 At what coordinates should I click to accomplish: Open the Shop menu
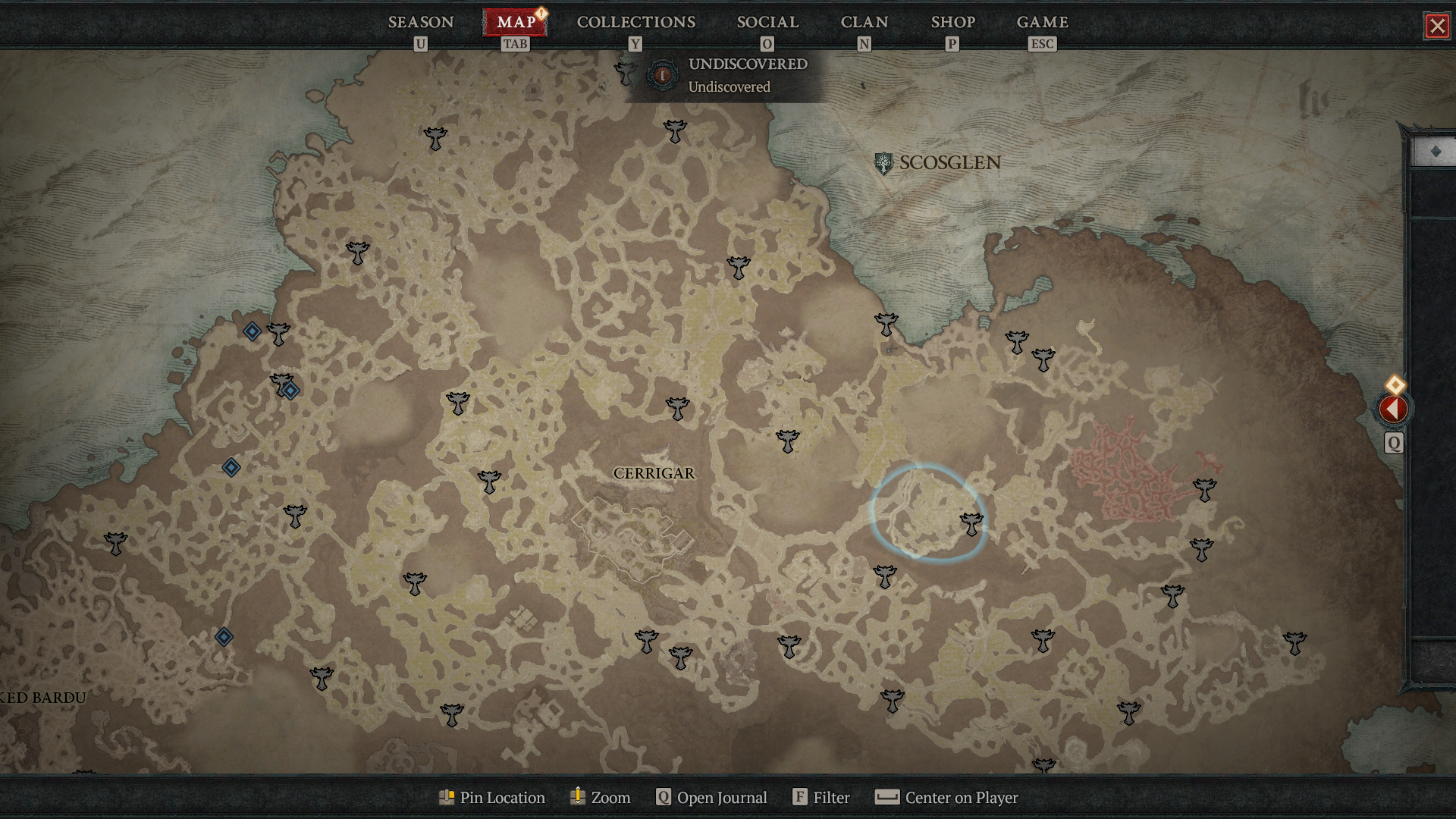[952, 22]
